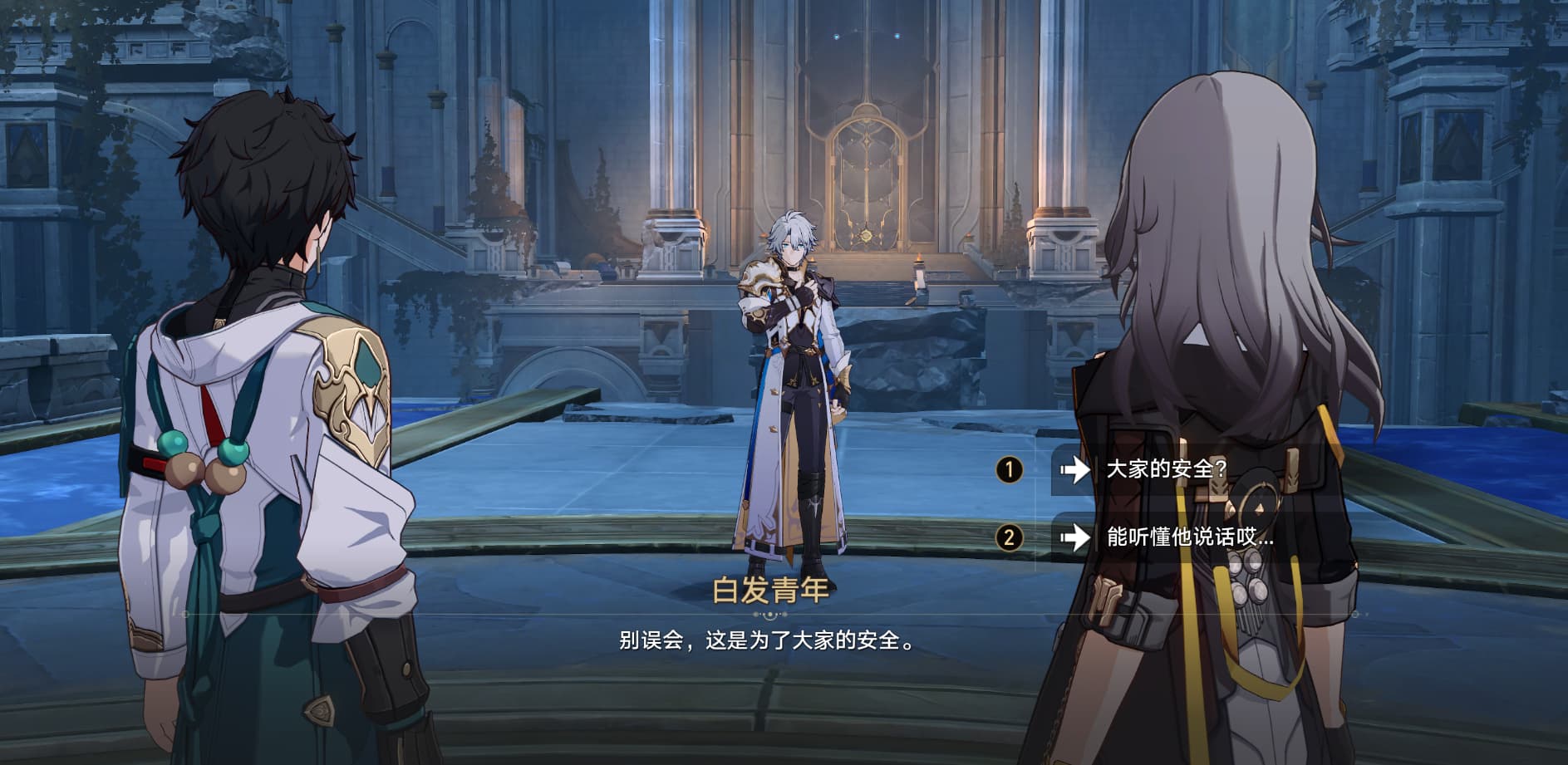This screenshot has width=1568, height=765.
Task: Select the dialogue option "能听懂他说话哎…"
Action: 1188,537
